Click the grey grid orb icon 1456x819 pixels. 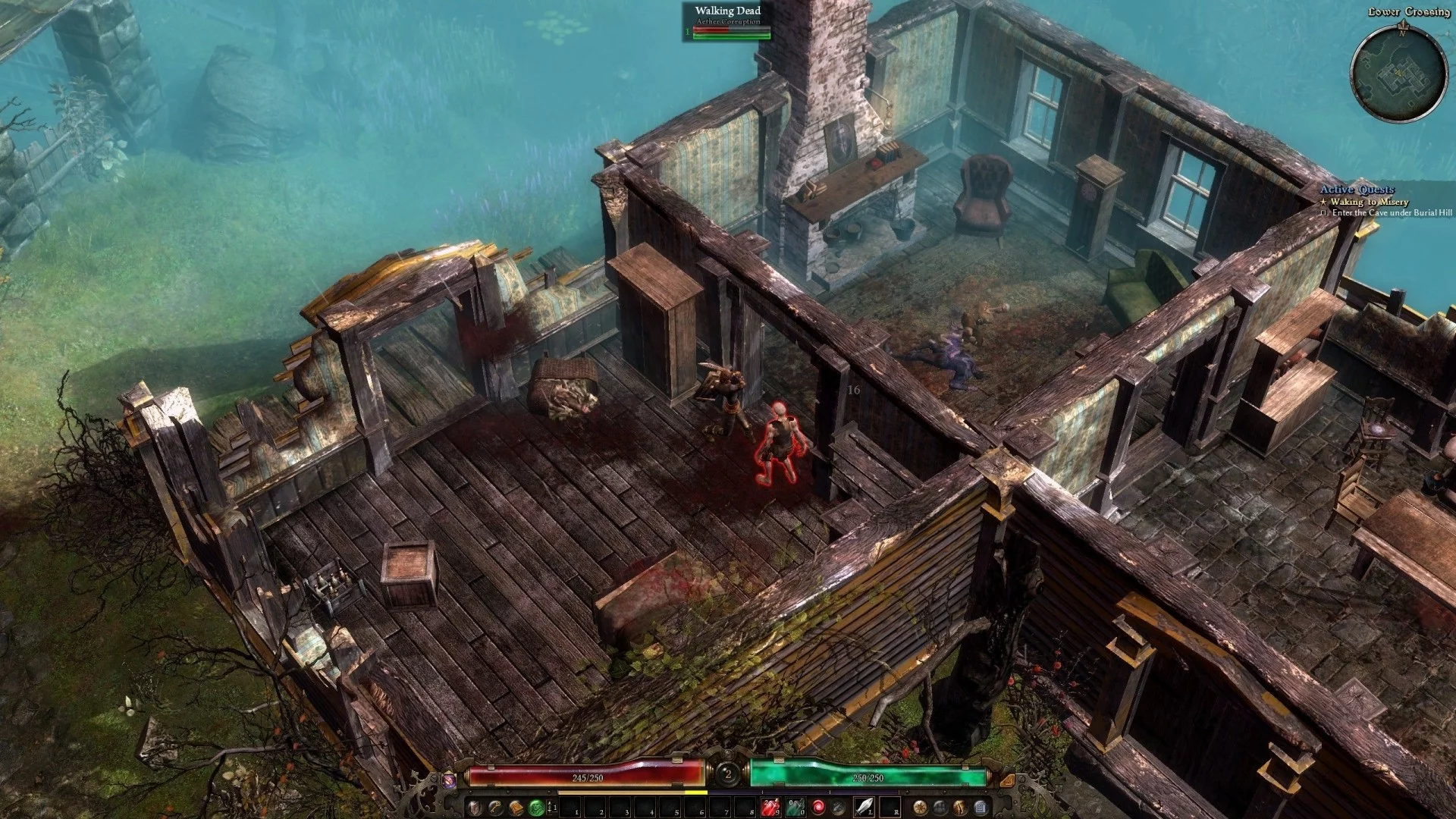940,808
